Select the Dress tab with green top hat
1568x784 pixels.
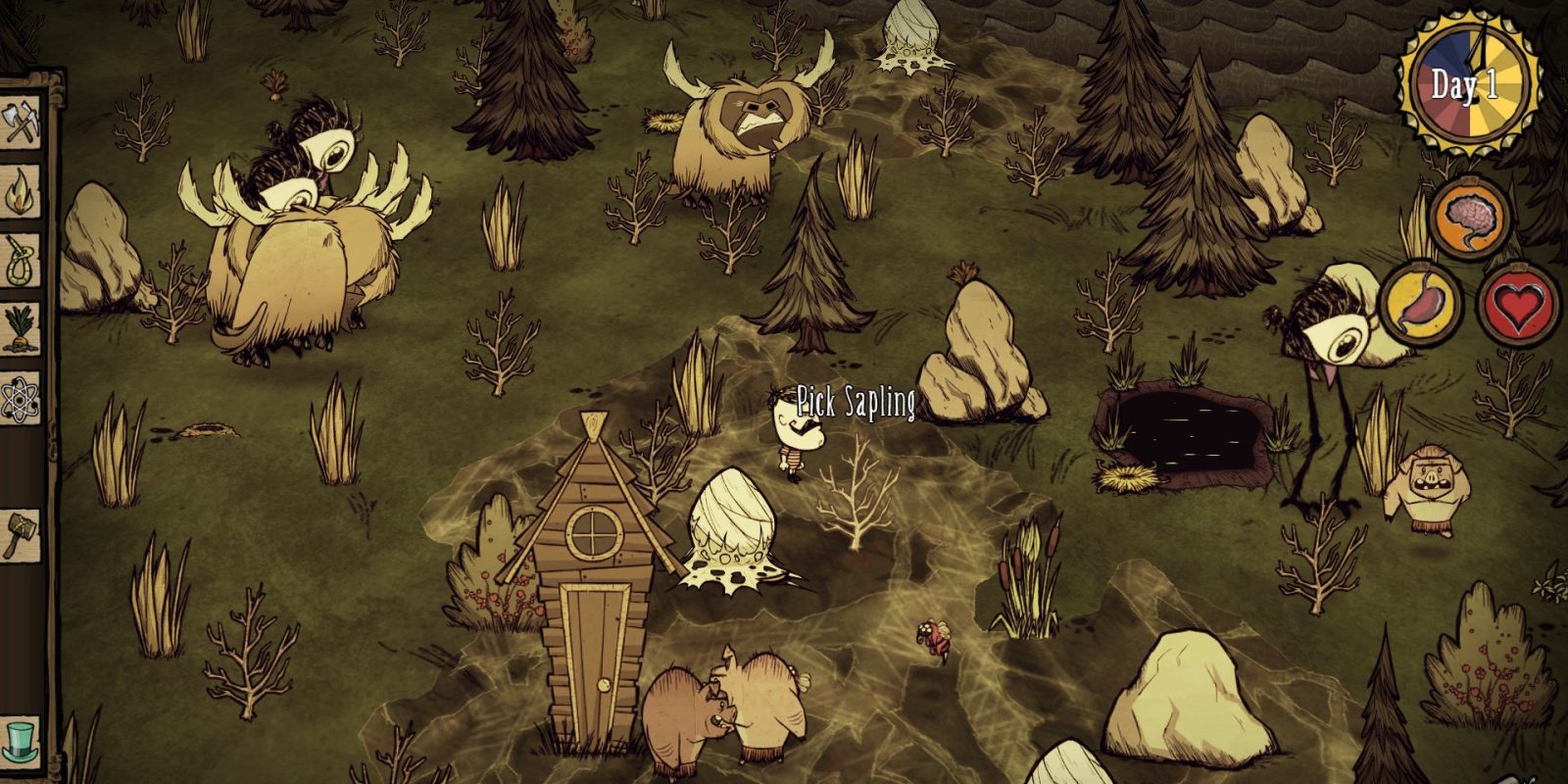[x=22, y=737]
